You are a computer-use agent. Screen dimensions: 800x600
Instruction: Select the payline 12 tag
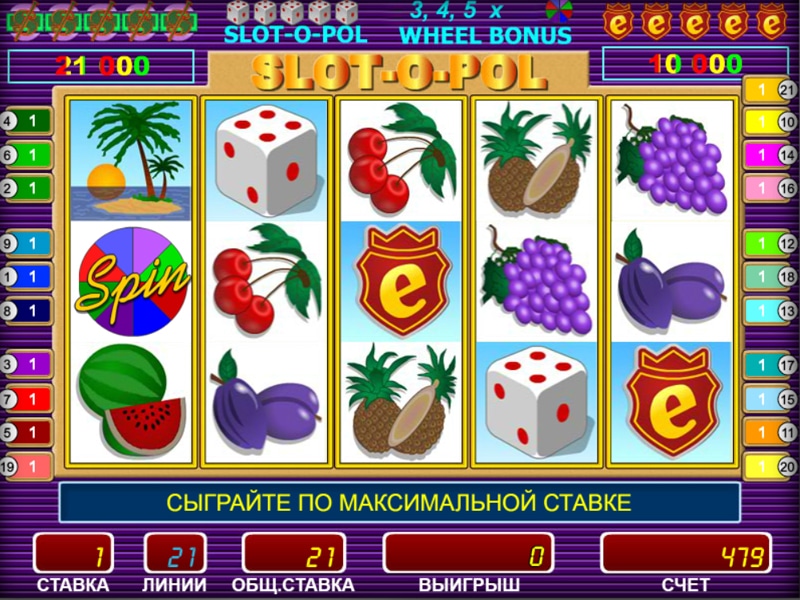[770, 243]
